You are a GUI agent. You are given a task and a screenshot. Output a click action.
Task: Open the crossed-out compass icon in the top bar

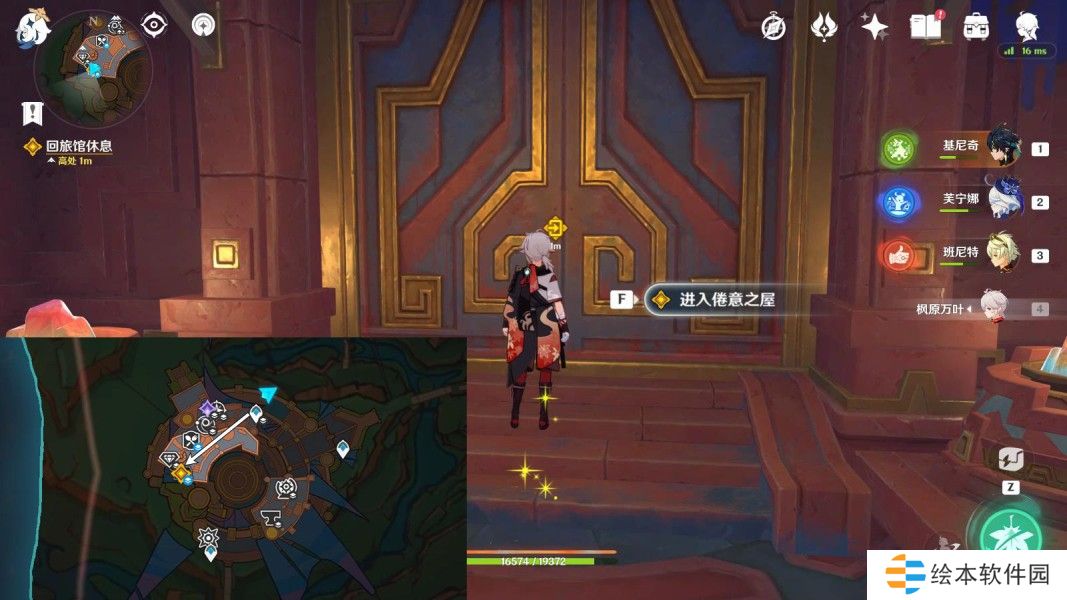773,27
